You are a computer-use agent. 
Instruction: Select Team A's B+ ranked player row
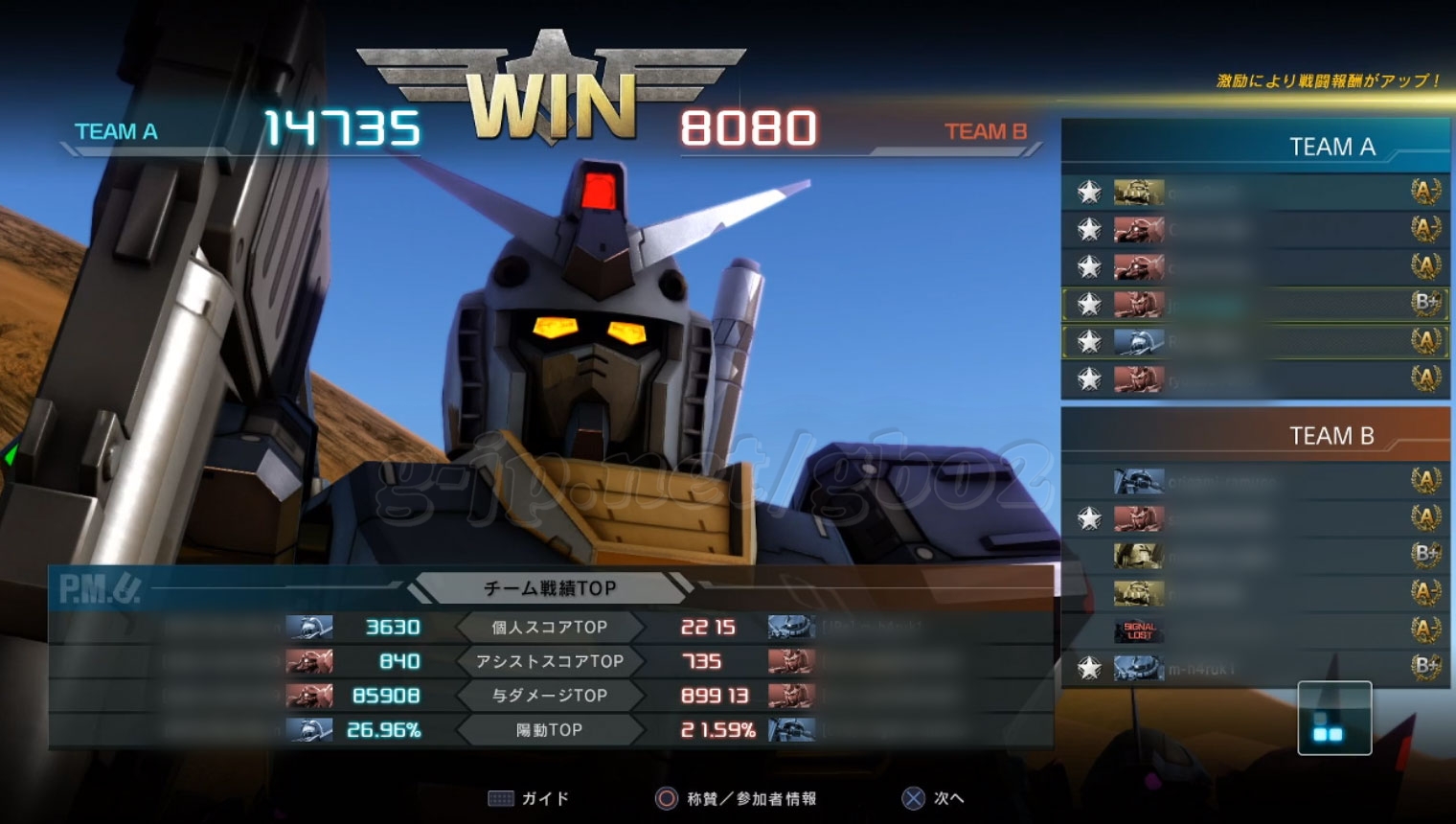(1255, 304)
